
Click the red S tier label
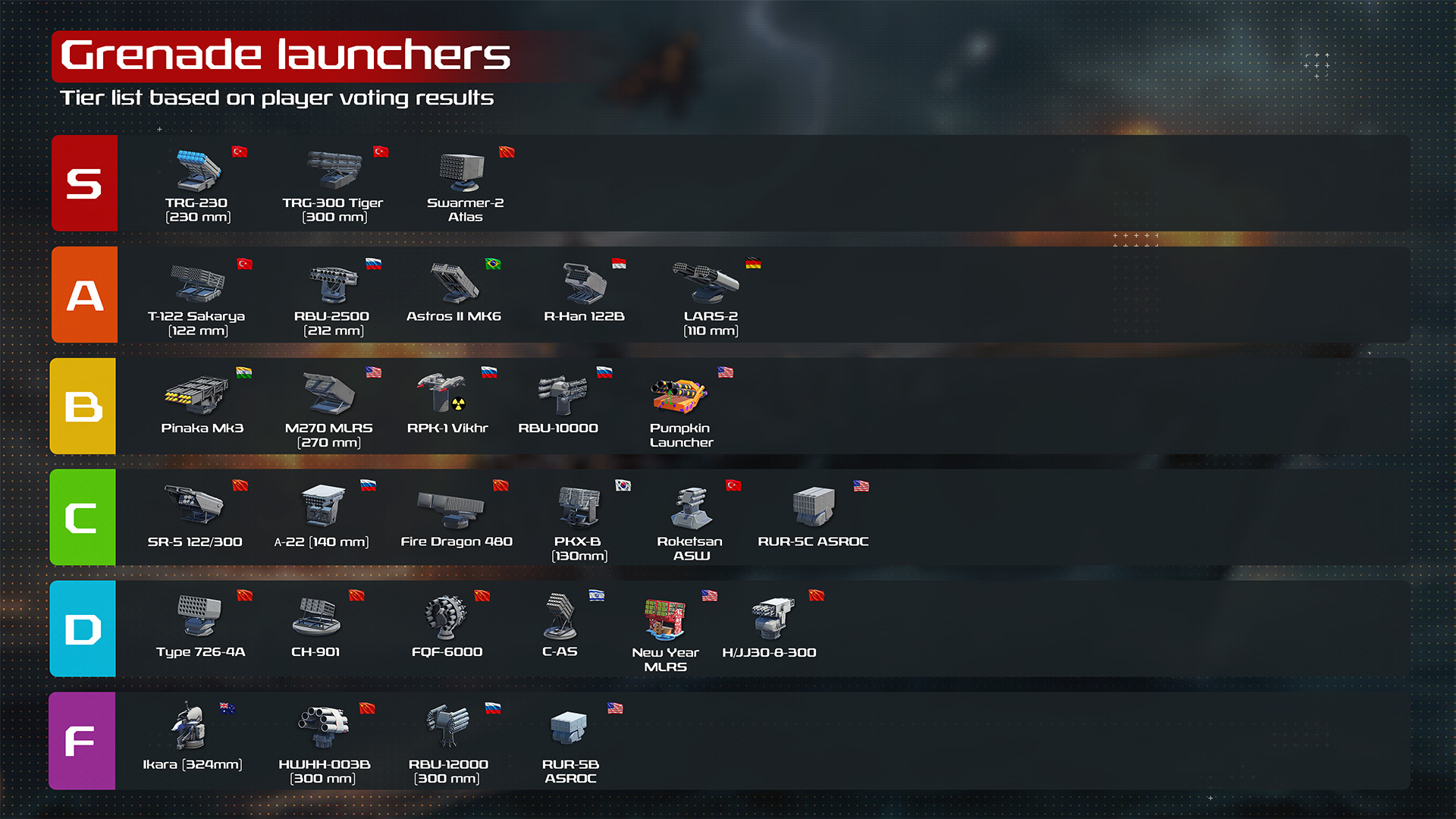pos(84,184)
